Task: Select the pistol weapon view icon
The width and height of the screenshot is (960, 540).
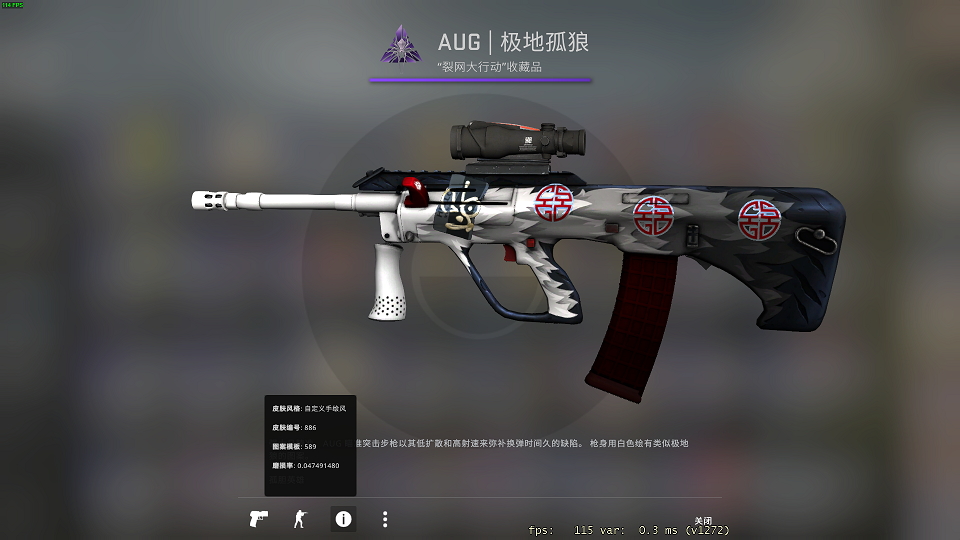Action: coord(259,519)
